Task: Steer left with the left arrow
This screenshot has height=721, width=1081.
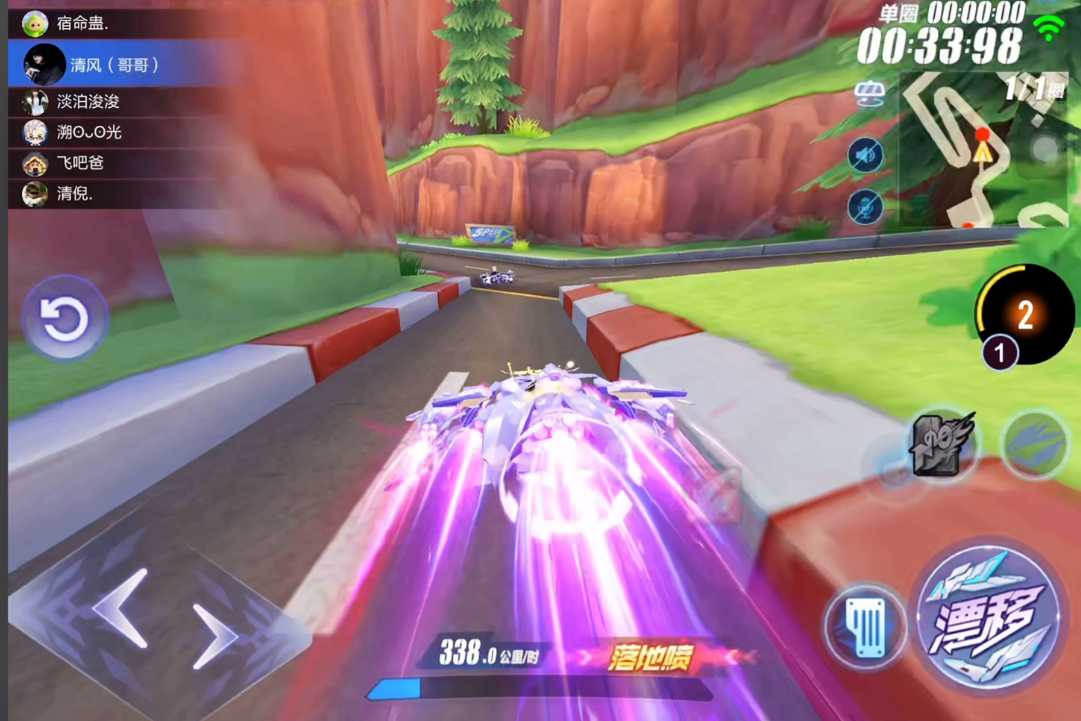Action: pos(121,606)
